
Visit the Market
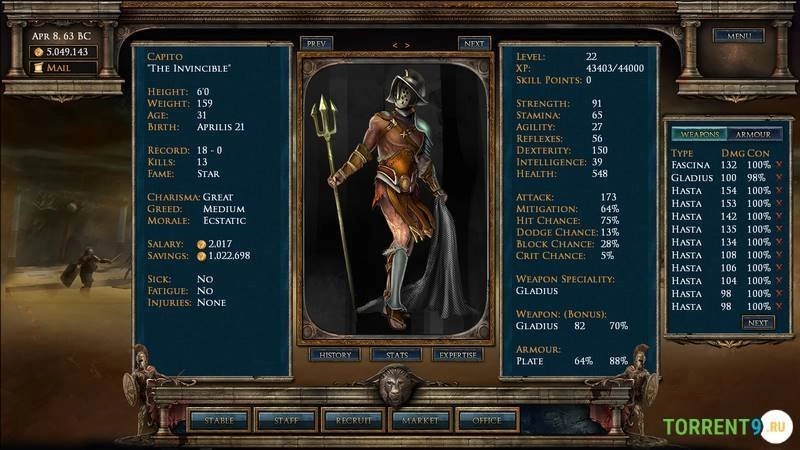click(x=420, y=421)
